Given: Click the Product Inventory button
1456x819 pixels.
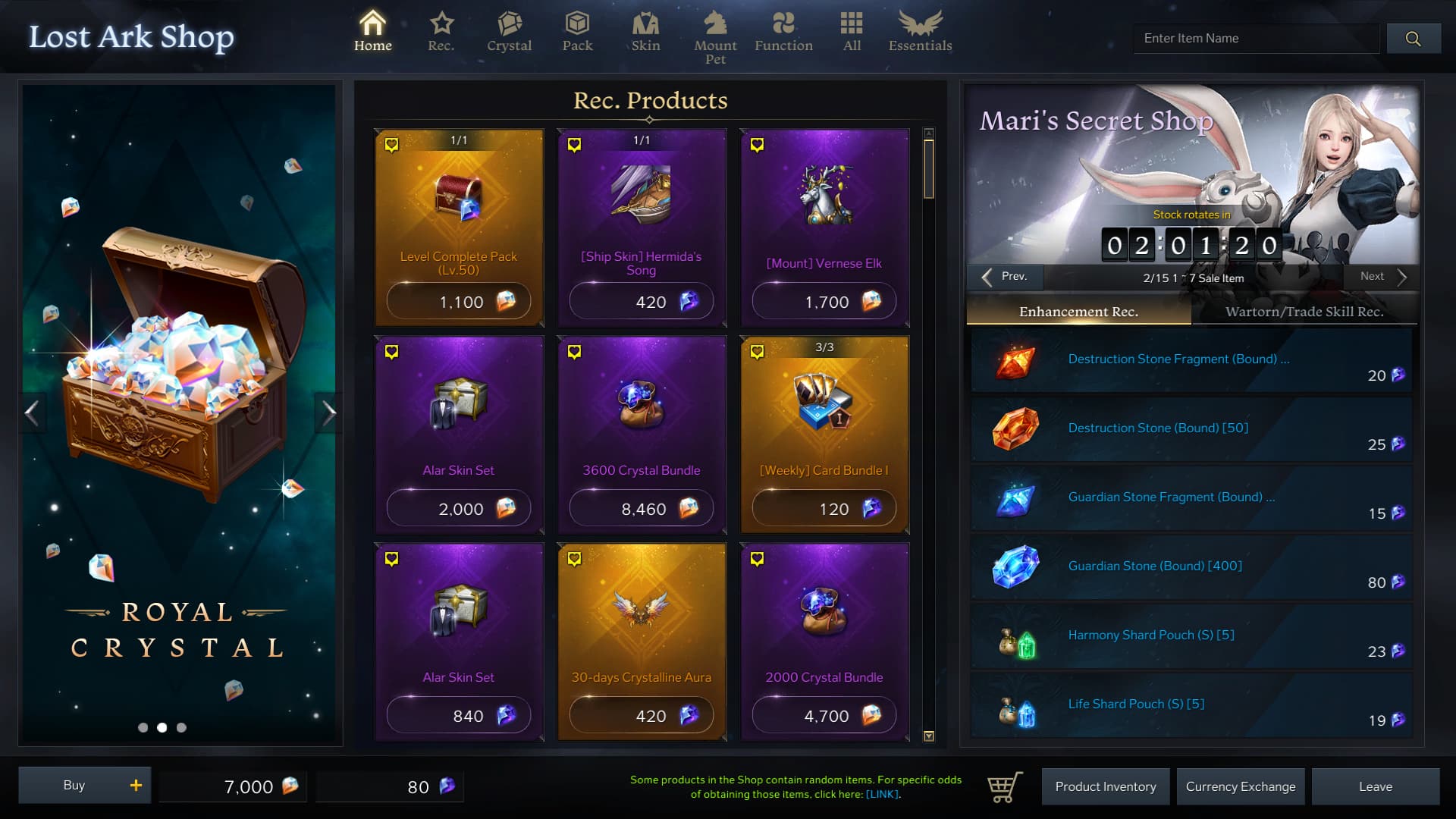Looking at the screenshot, I should click(x=1106, y=786).
